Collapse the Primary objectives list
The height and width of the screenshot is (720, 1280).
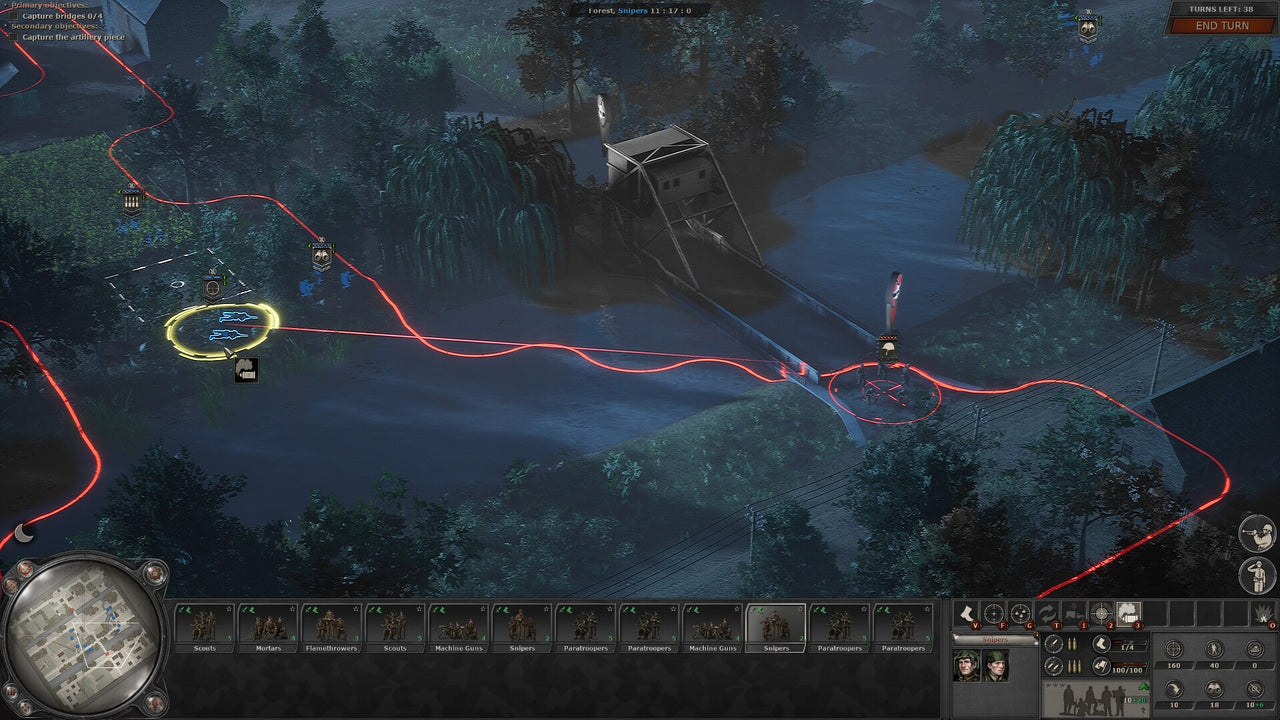pos(5,5)
